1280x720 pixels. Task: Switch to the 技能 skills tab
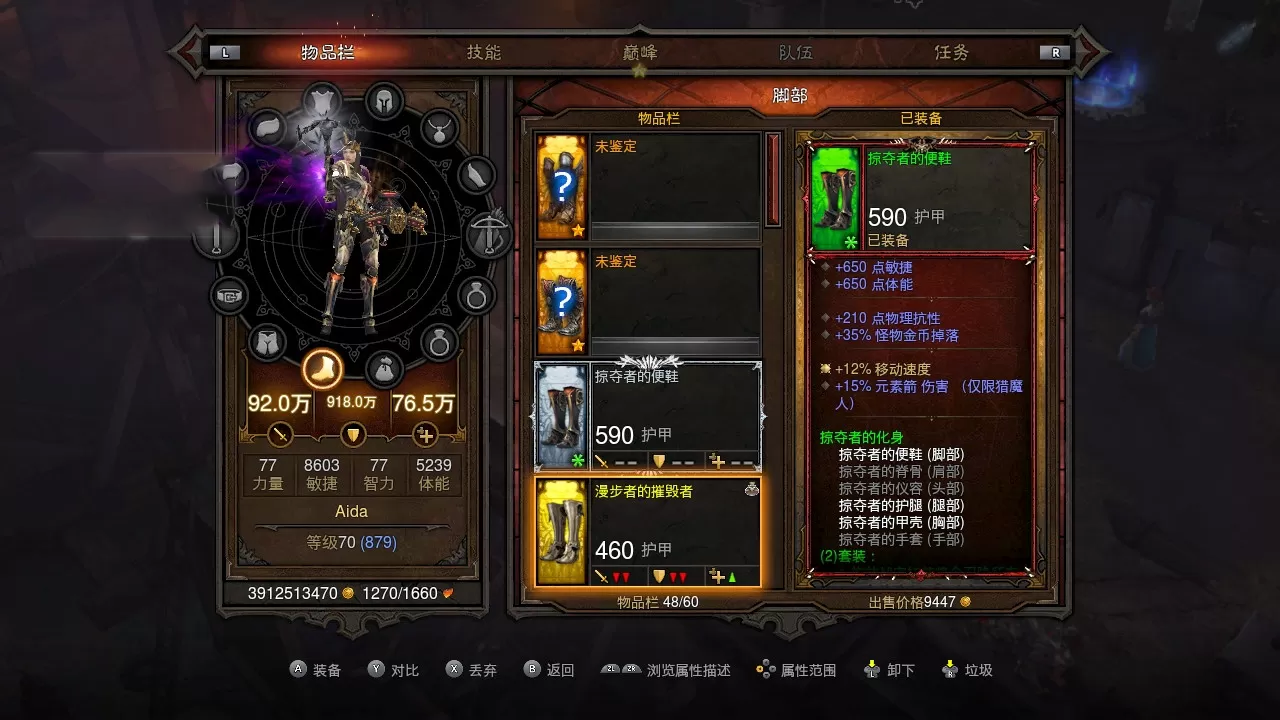click(x=483, y=53)
